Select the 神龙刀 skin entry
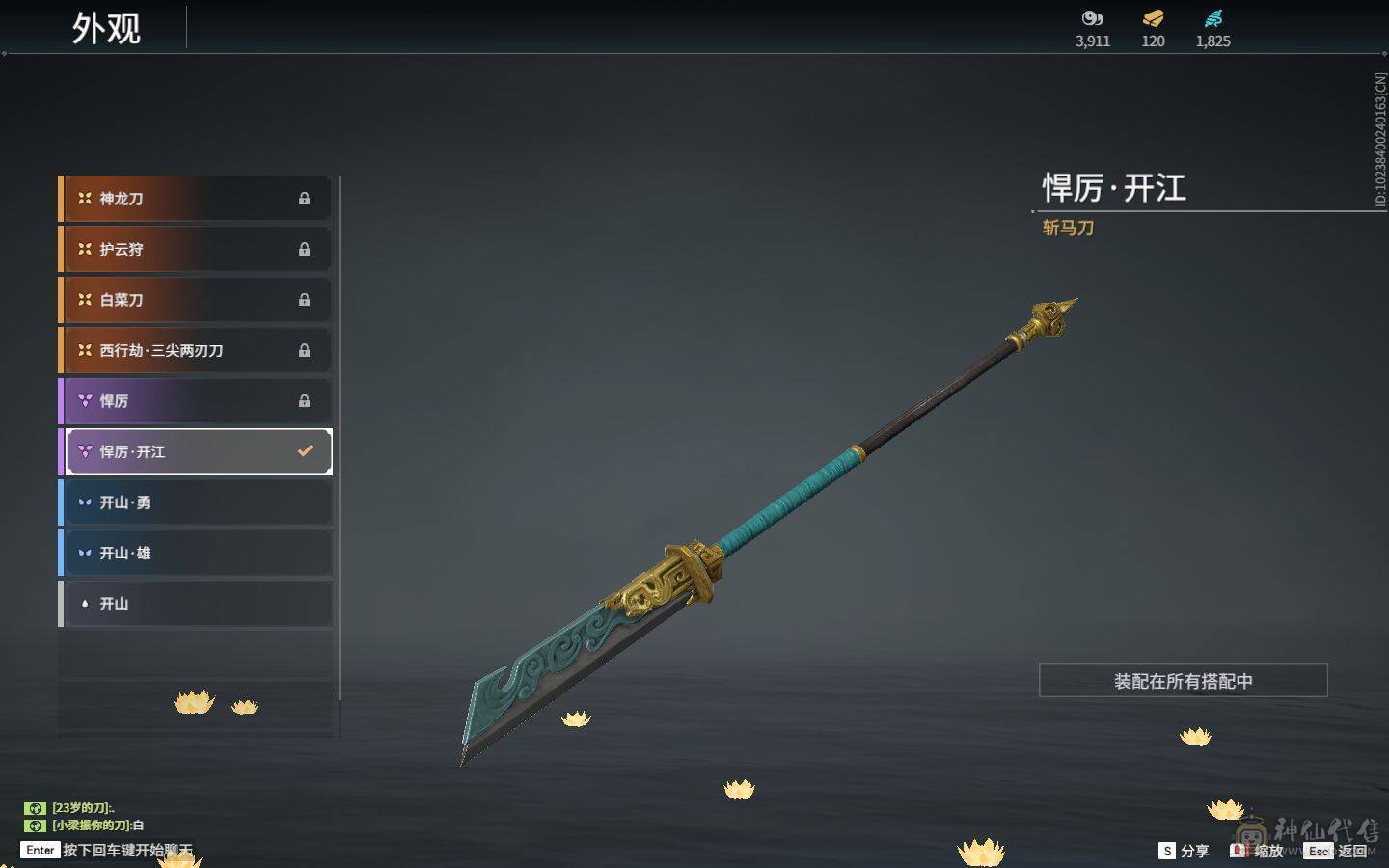The width and height of the screenshot is (1389, 868). click(196, 199)
